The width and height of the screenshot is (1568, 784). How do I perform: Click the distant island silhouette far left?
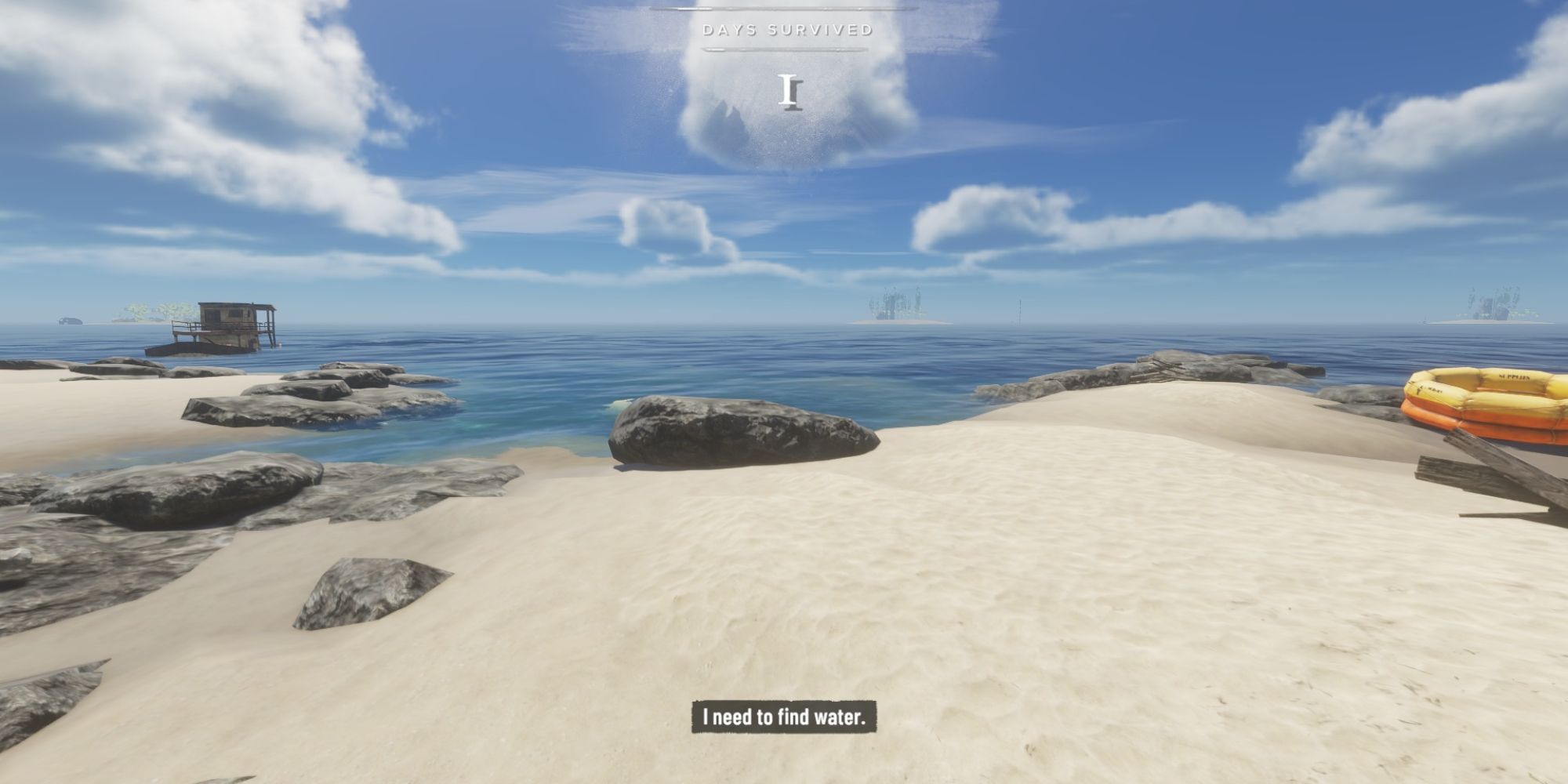[x=71, y=321]
